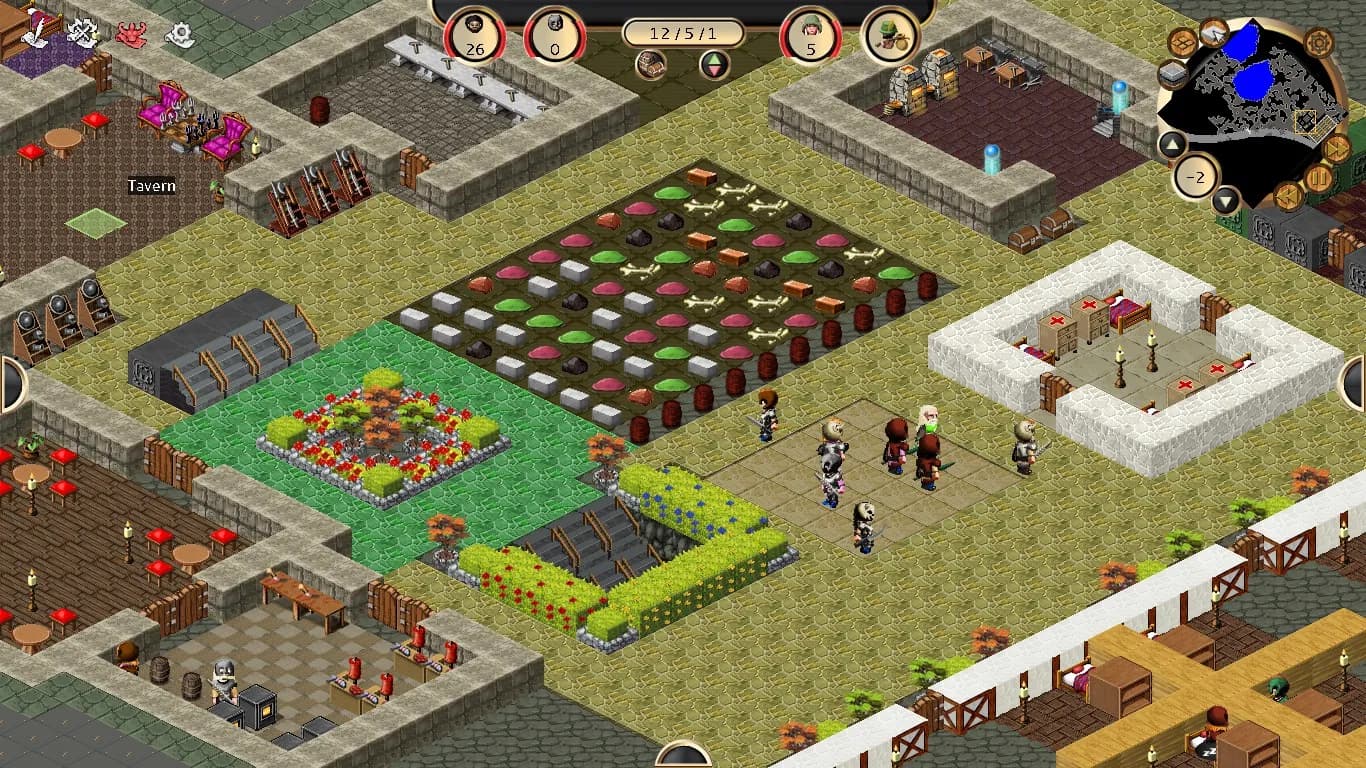Open the gear settings scroll icon

point(178,32)
